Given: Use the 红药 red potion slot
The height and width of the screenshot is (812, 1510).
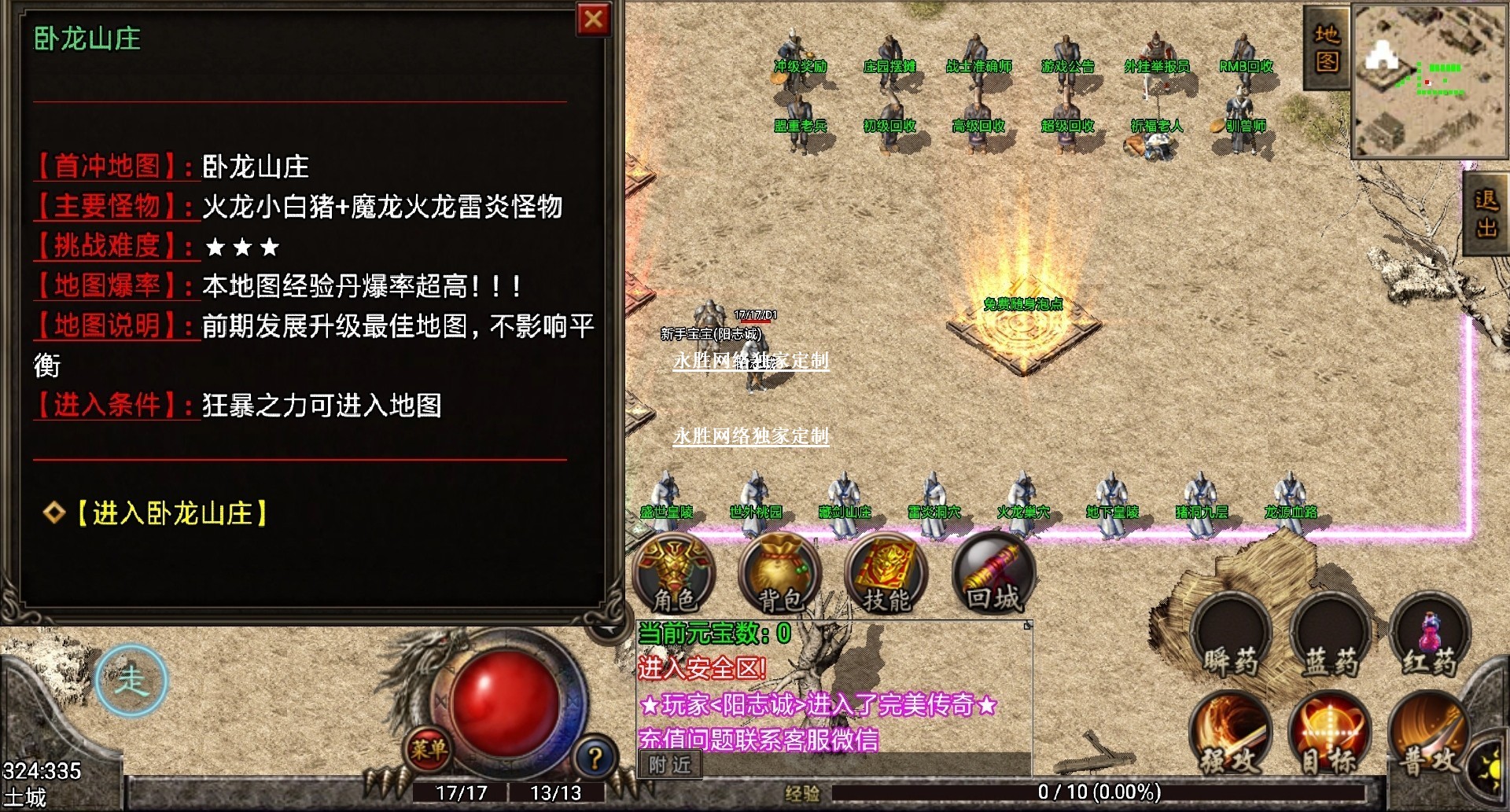Looking at the screenshot, I should click(x=1430, y=637).
